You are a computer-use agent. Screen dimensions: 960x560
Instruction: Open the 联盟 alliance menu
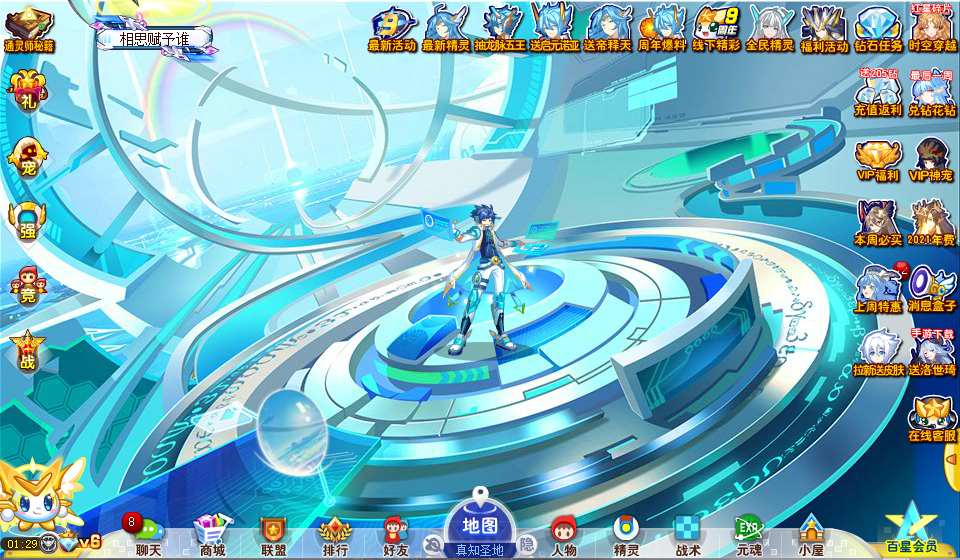[x=273, y=535]
